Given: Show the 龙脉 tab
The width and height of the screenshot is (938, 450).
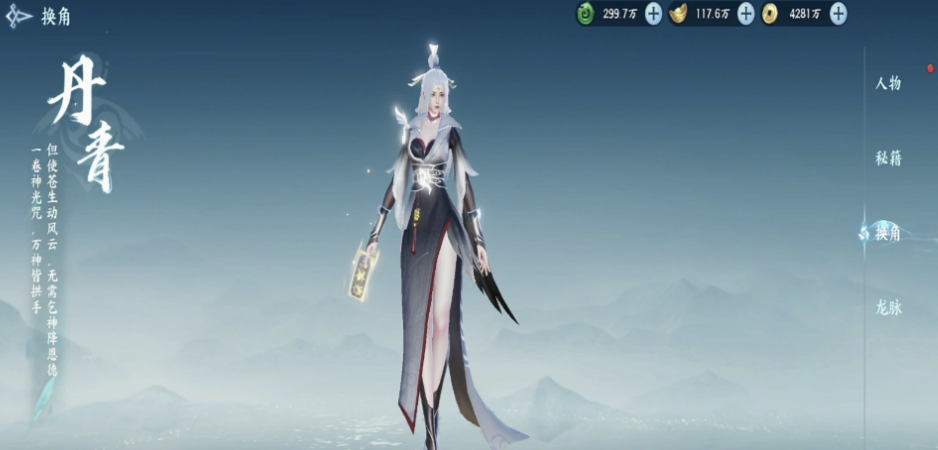Looking at the screenshot, I should [888, 308].
